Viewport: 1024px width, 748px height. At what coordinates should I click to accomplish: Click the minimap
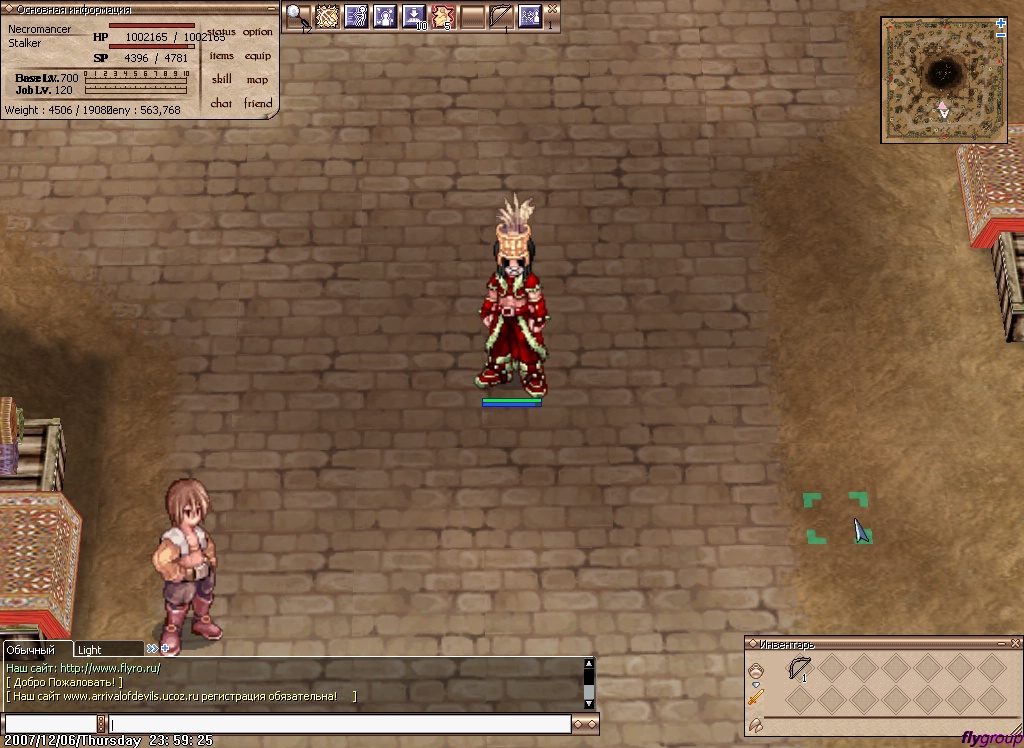point(942,80)
